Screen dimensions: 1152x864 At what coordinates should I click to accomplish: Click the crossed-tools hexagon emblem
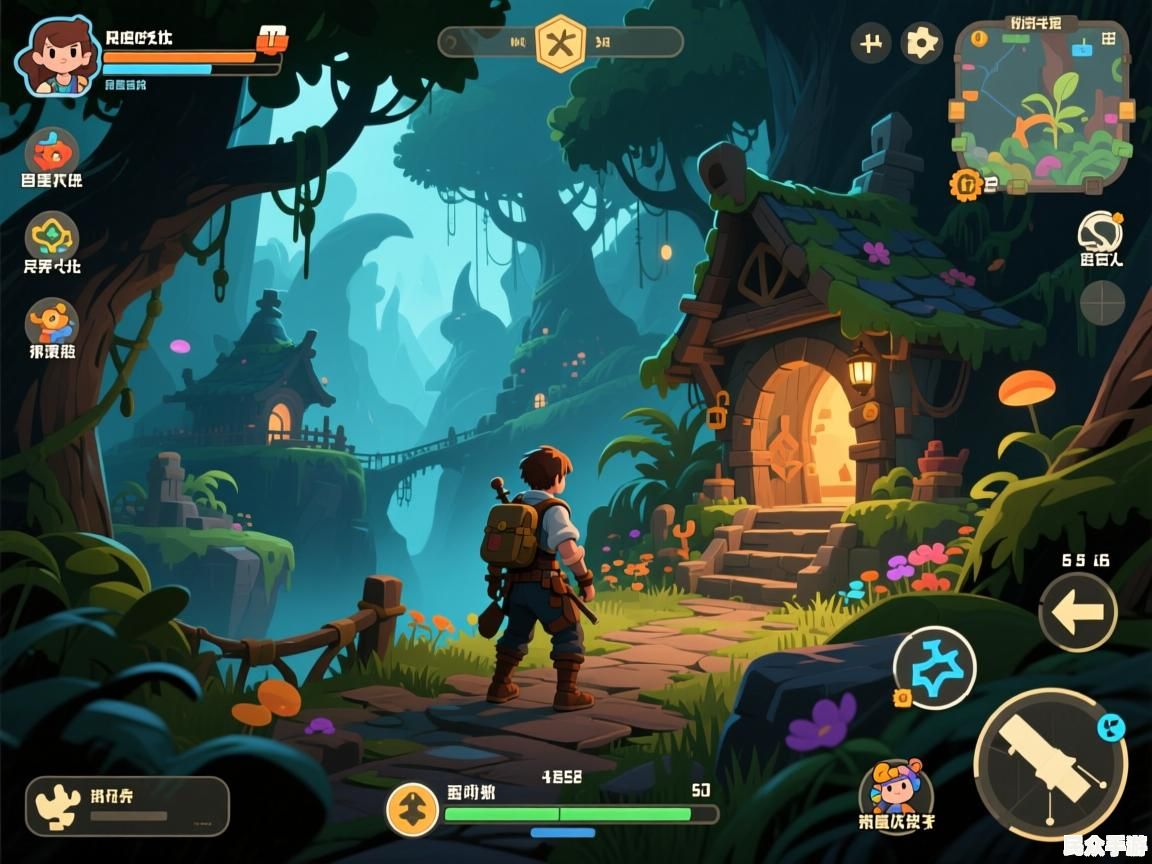pyautogui.click(x=560, y=43)
